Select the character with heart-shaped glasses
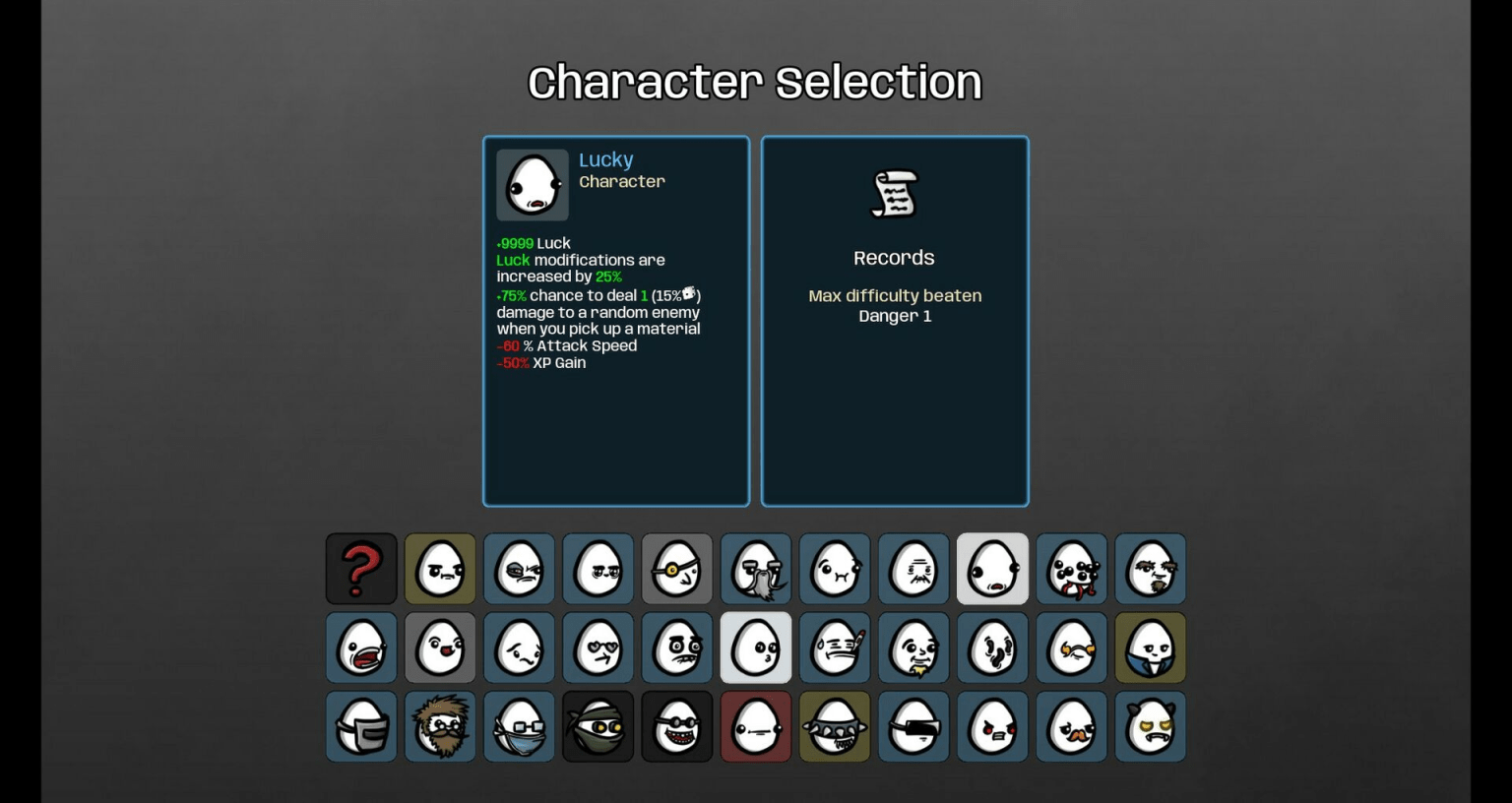Screen dimensions: 1512x803 pyautogui.click(x=598, y=648)
